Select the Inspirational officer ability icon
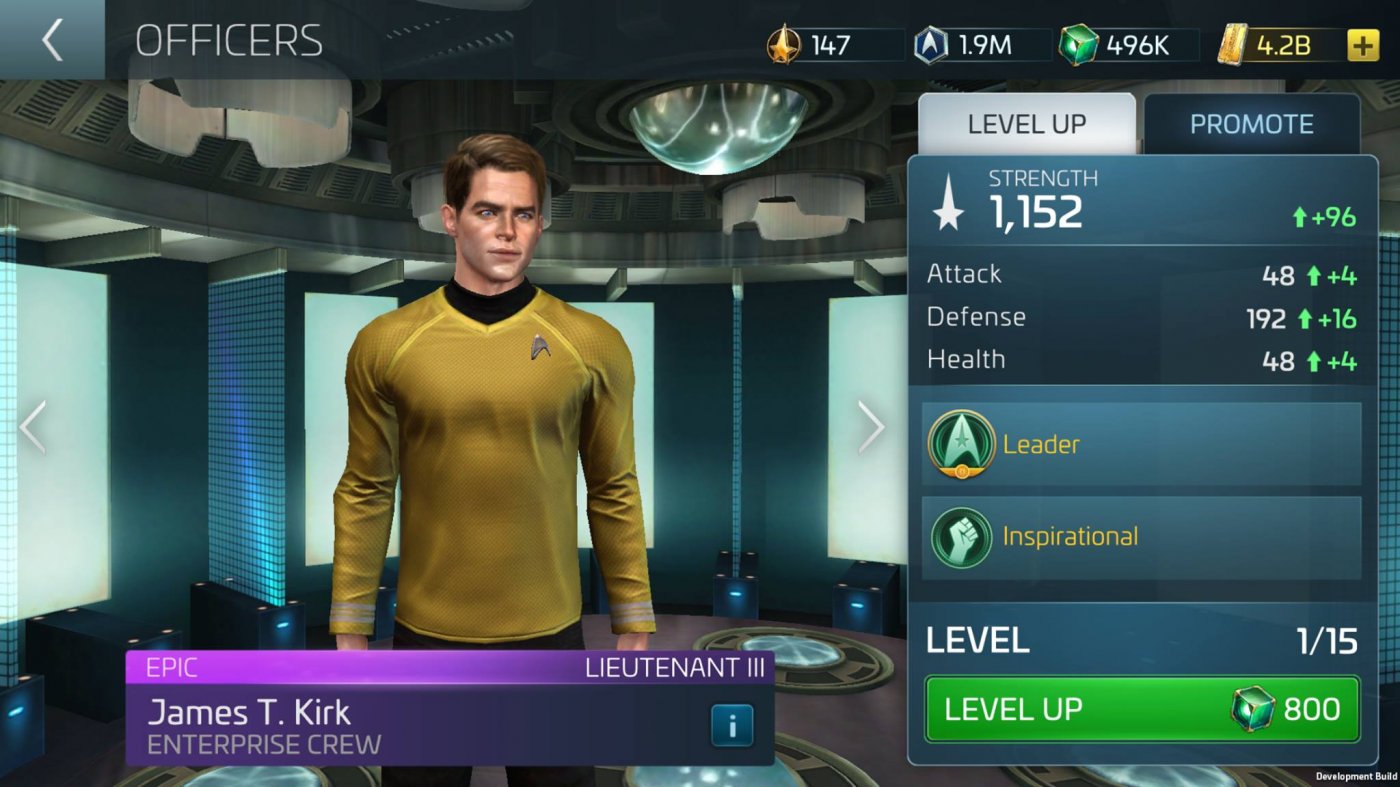The width and height of the screenshot is (1400, 787). coord(961,536)
